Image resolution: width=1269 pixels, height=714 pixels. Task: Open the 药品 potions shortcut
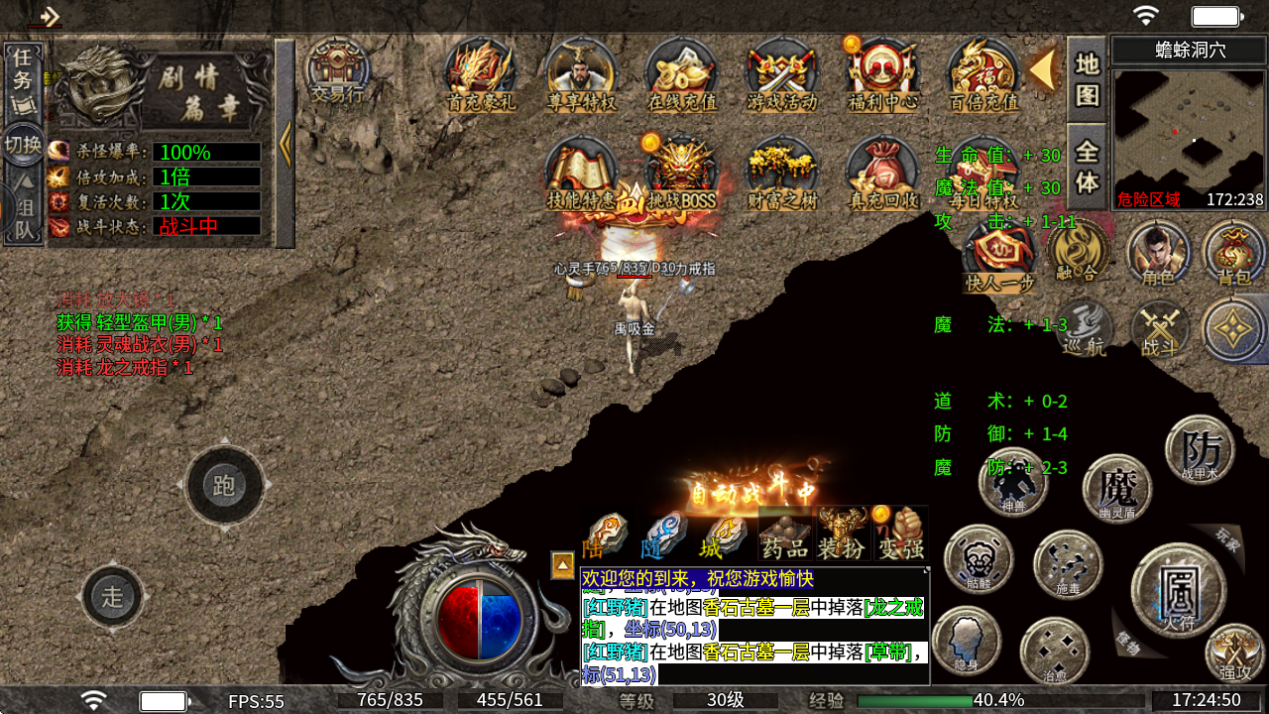(x=784, y=535)
